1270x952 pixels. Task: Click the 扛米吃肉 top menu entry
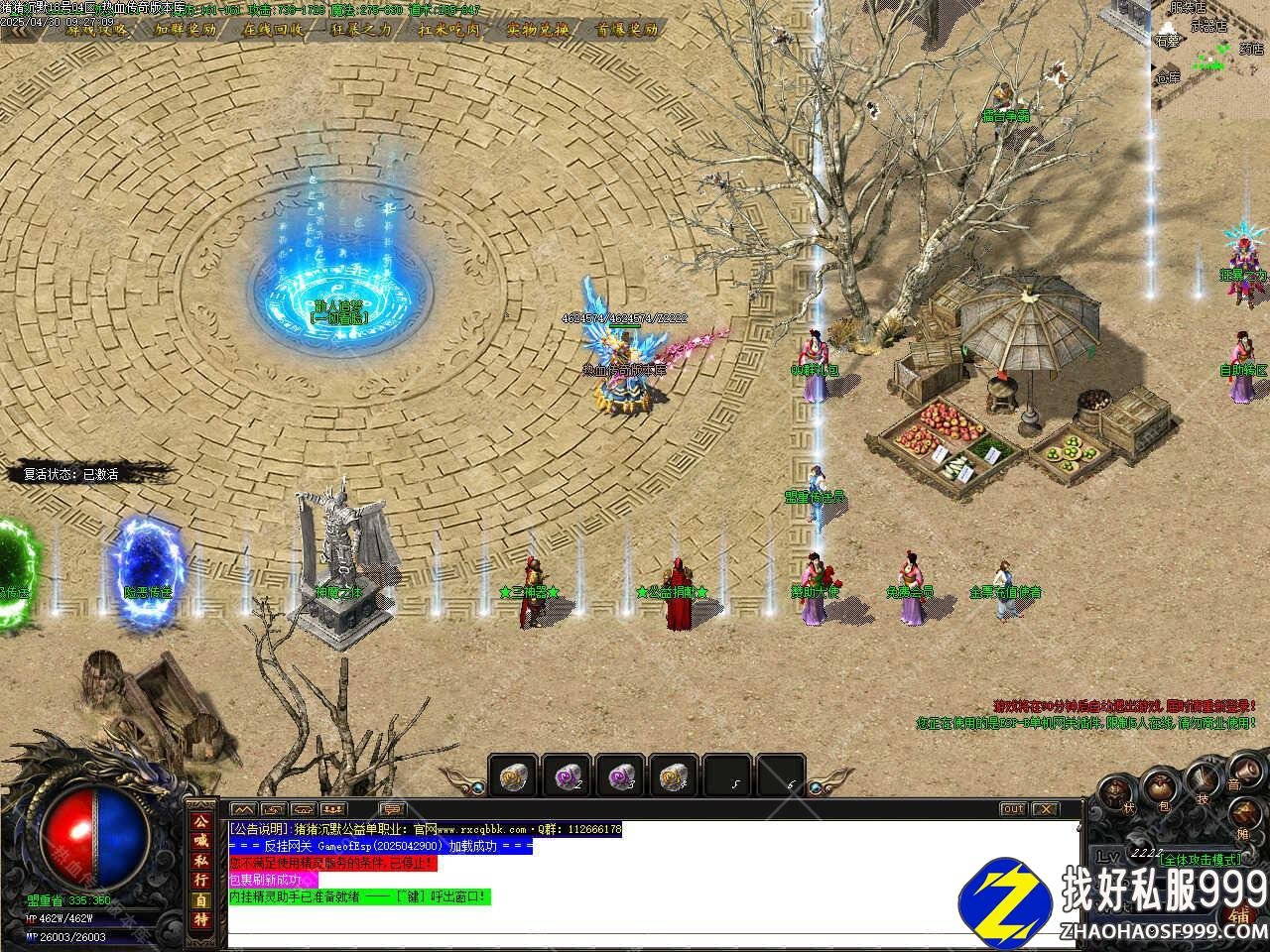pyautogui.click(x=450, y=29)
